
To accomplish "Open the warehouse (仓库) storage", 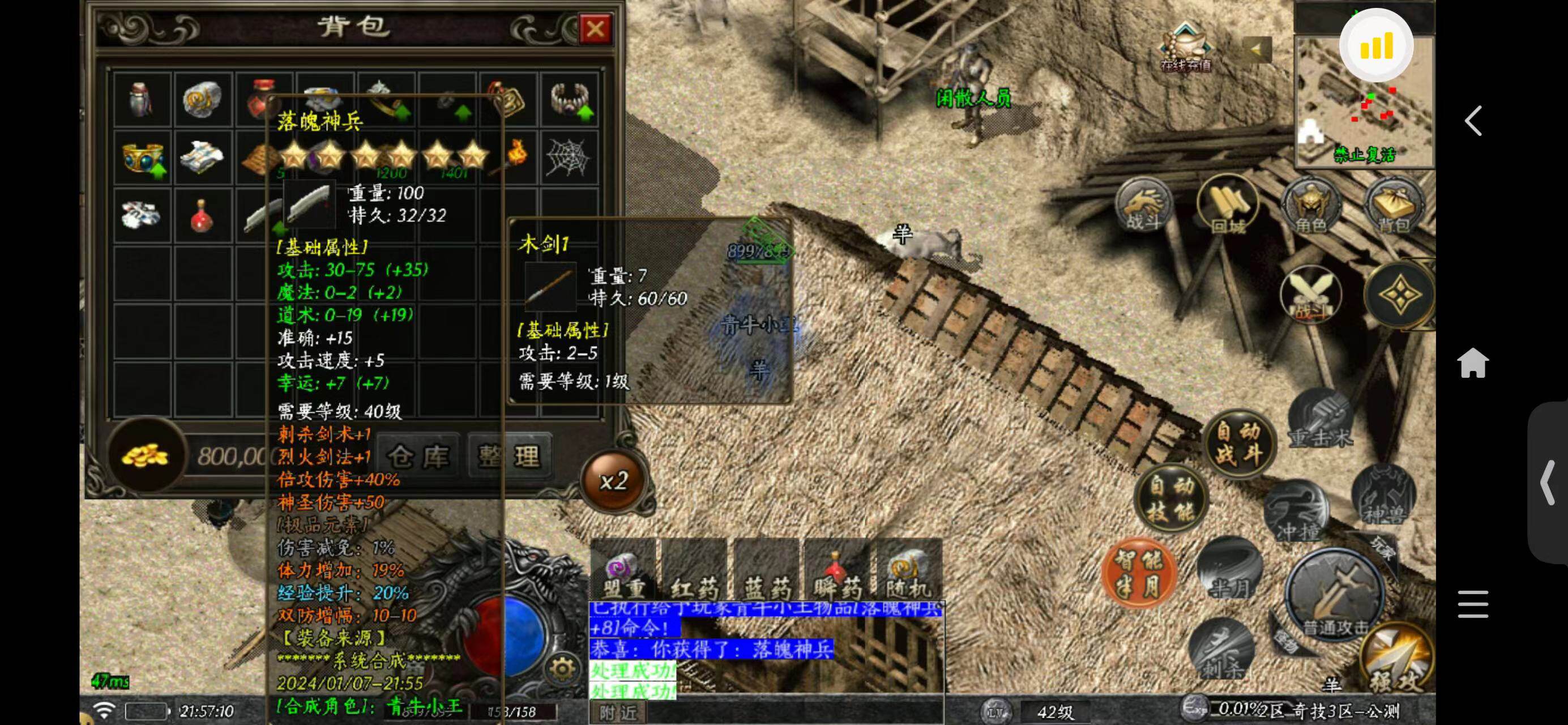I will (419, 457).
